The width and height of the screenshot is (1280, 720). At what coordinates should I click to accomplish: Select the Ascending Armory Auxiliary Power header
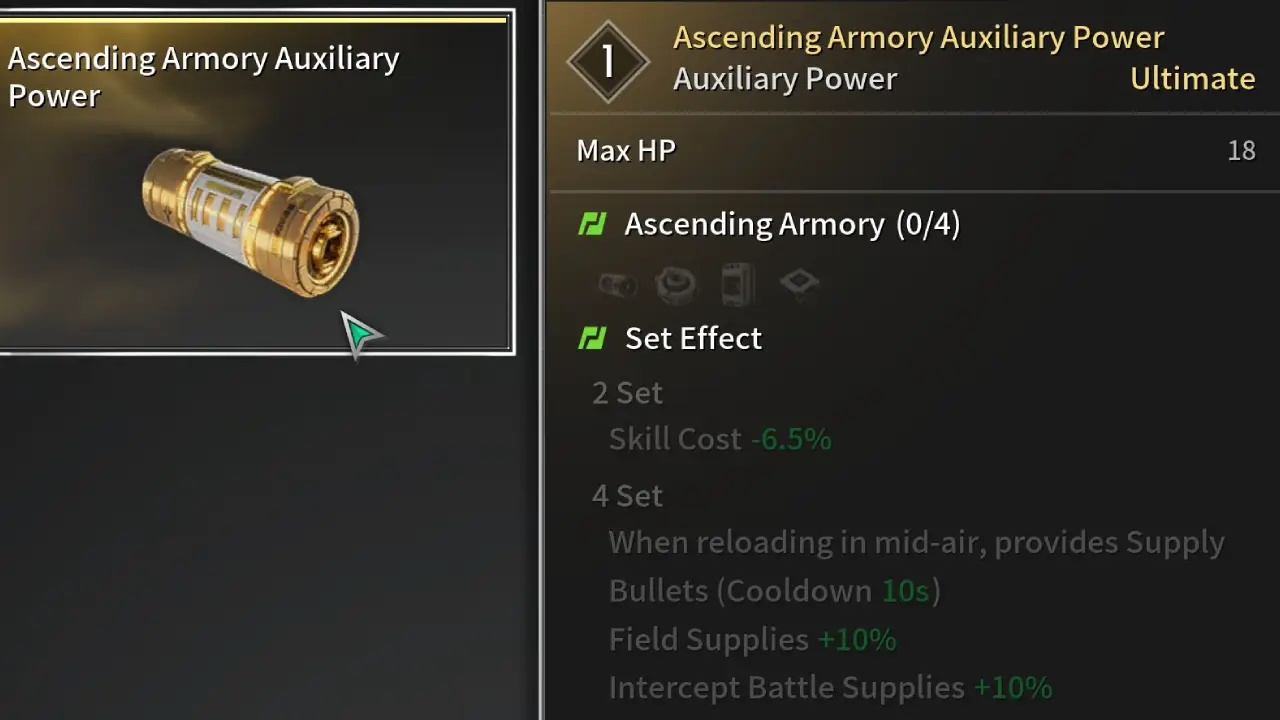[918, 37]
